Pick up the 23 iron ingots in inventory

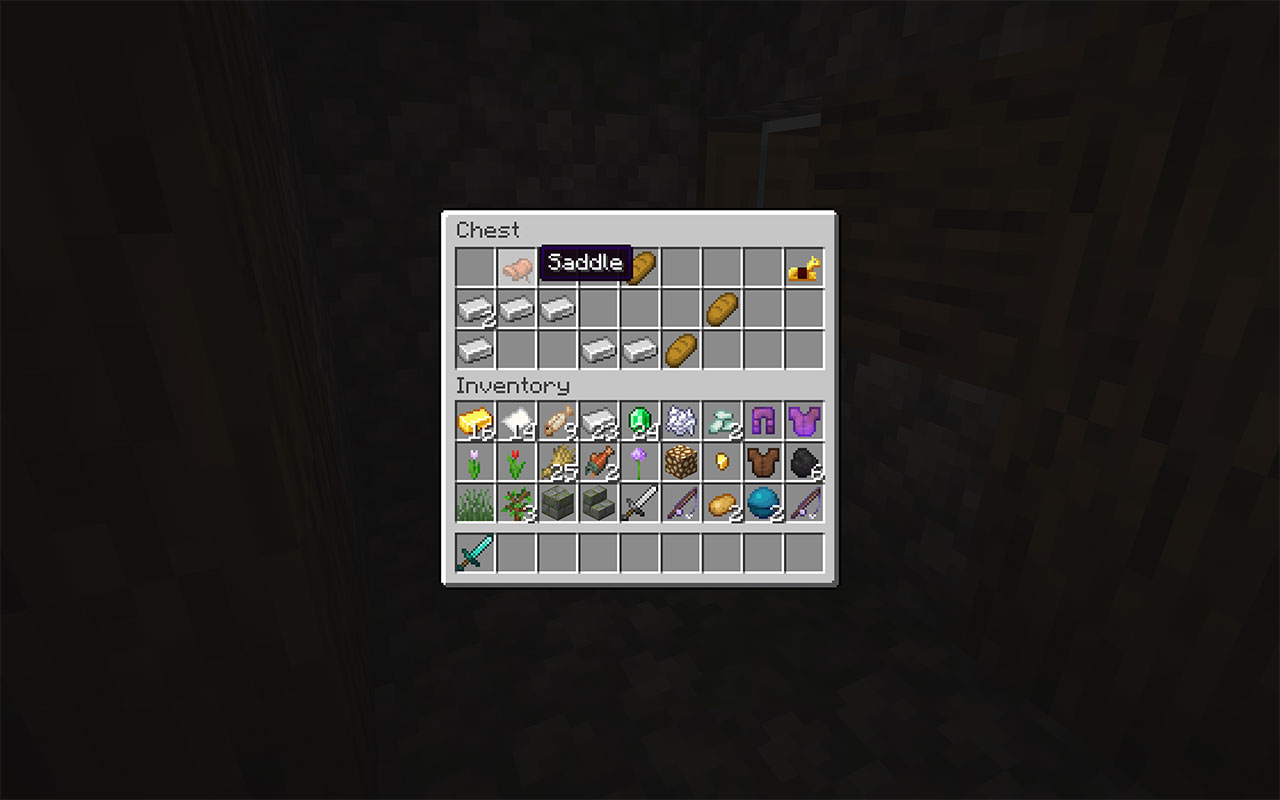(598, 421)
